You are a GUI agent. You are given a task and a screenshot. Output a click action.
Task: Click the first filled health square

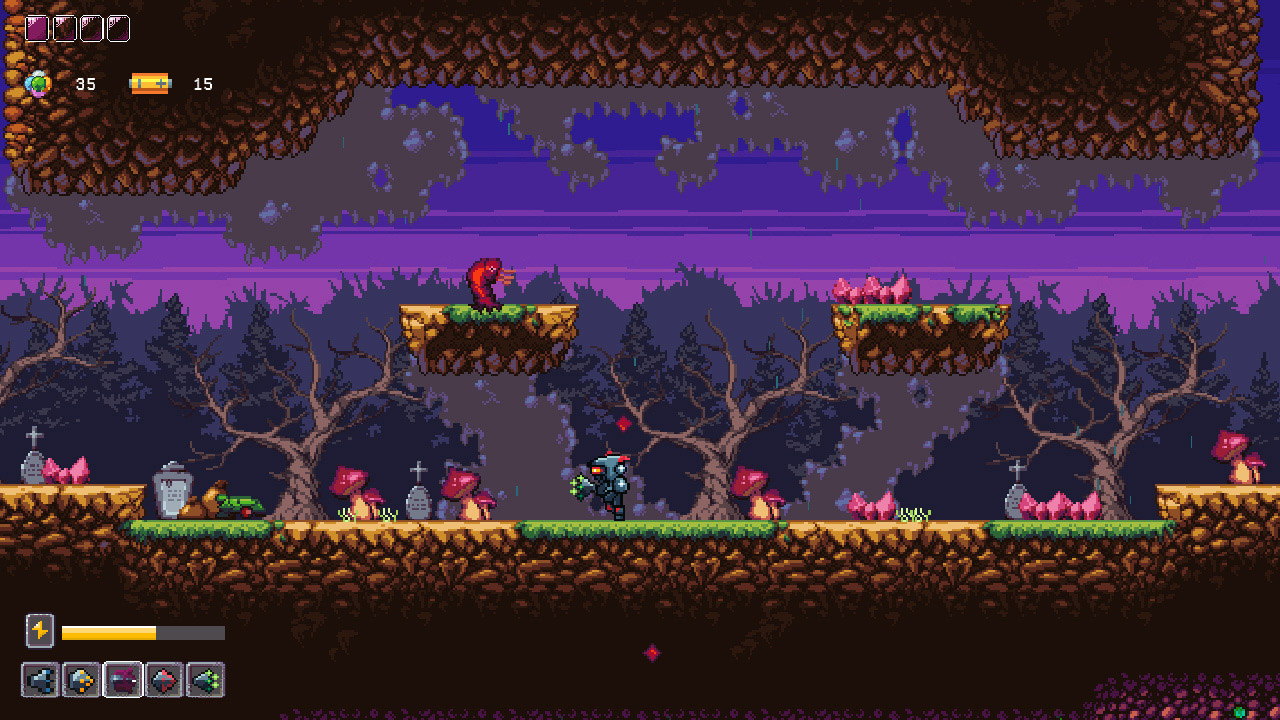36,28
